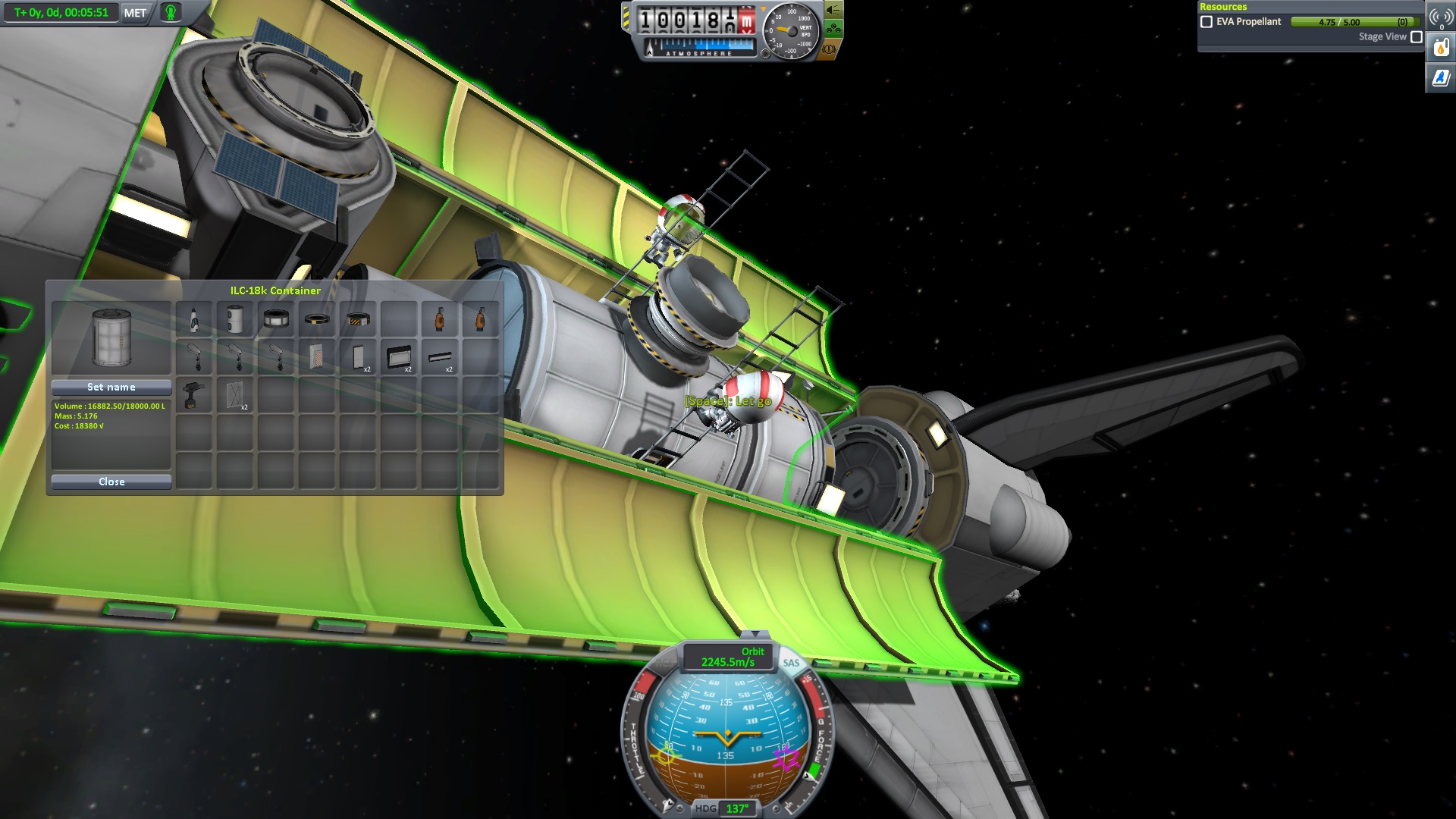Switch the MET mission clock mode

tap(135, 13)
